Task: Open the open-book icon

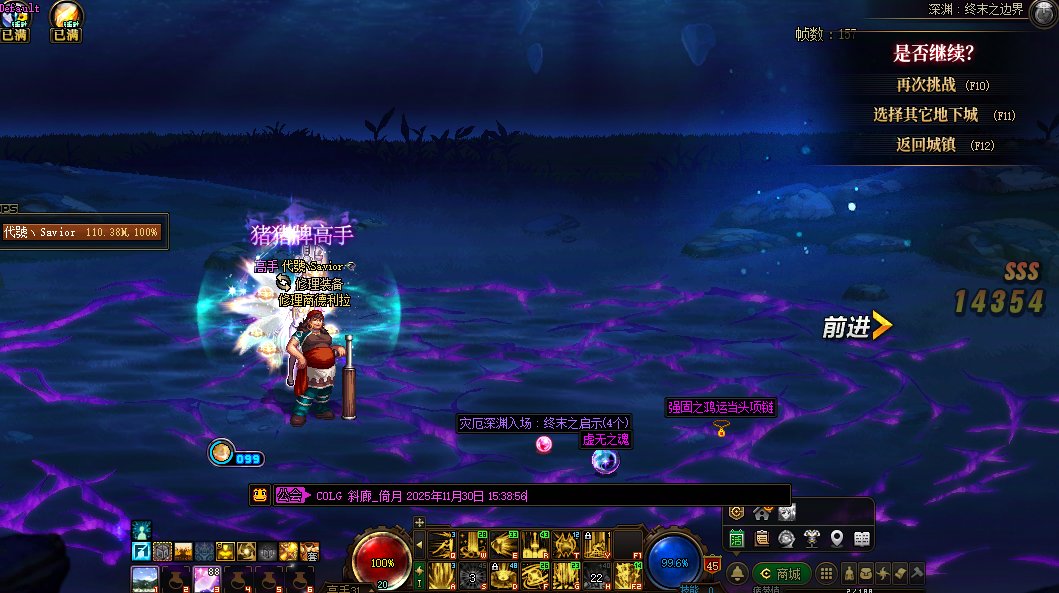Action: coord(861,539)
